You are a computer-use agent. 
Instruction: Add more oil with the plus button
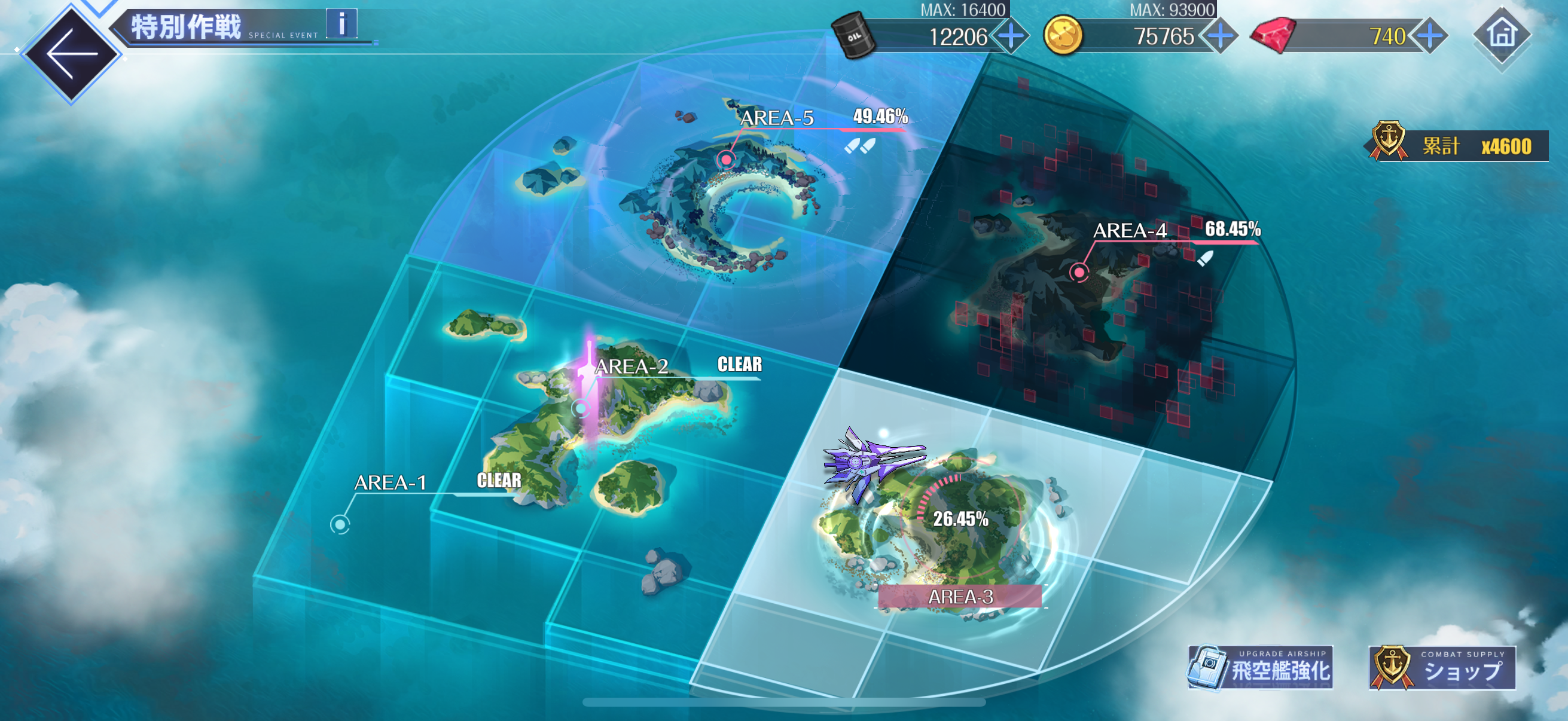click(1012, 36)
